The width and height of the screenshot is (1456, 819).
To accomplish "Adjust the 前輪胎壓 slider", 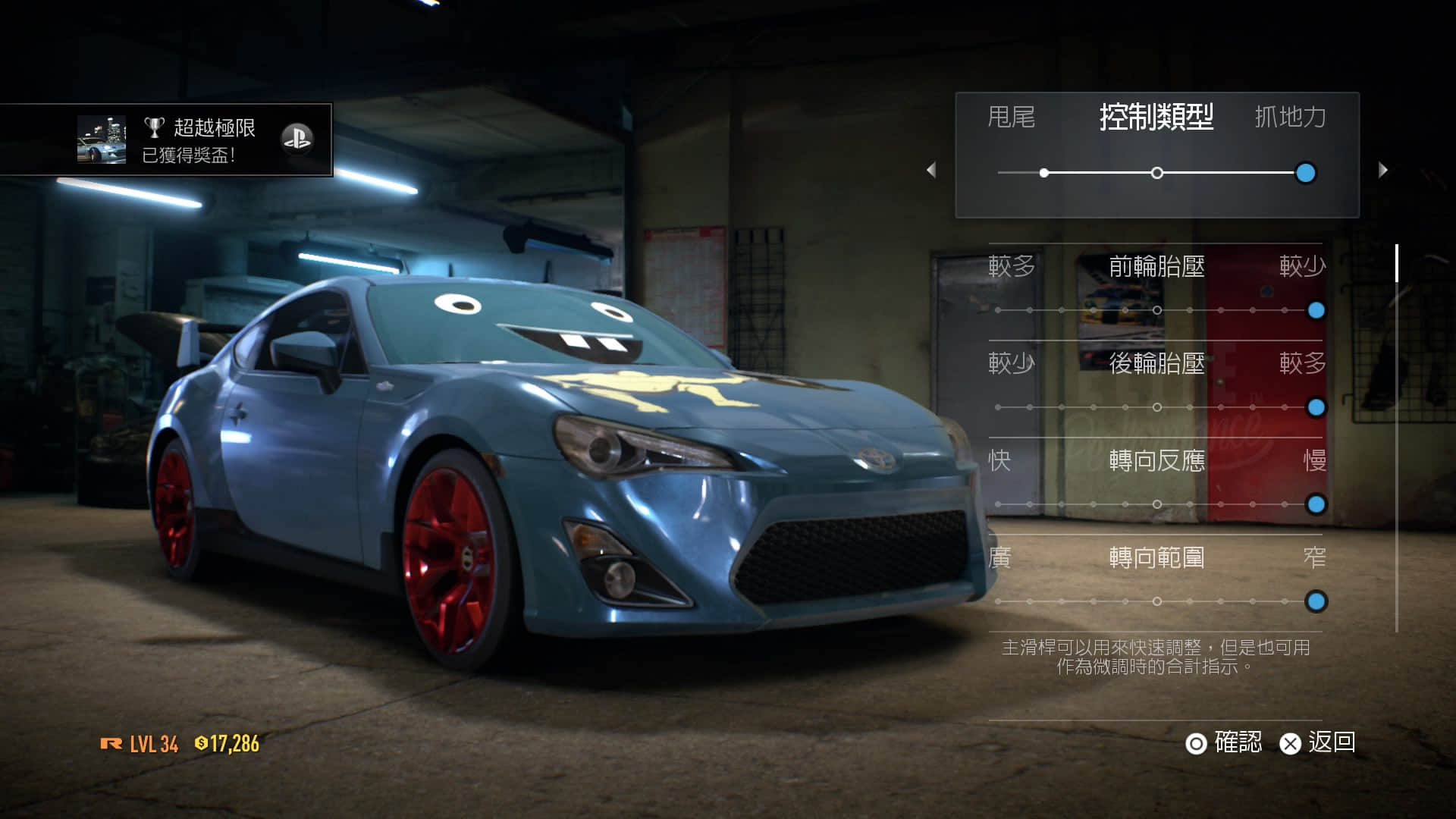I will (x=1316, y=310).
